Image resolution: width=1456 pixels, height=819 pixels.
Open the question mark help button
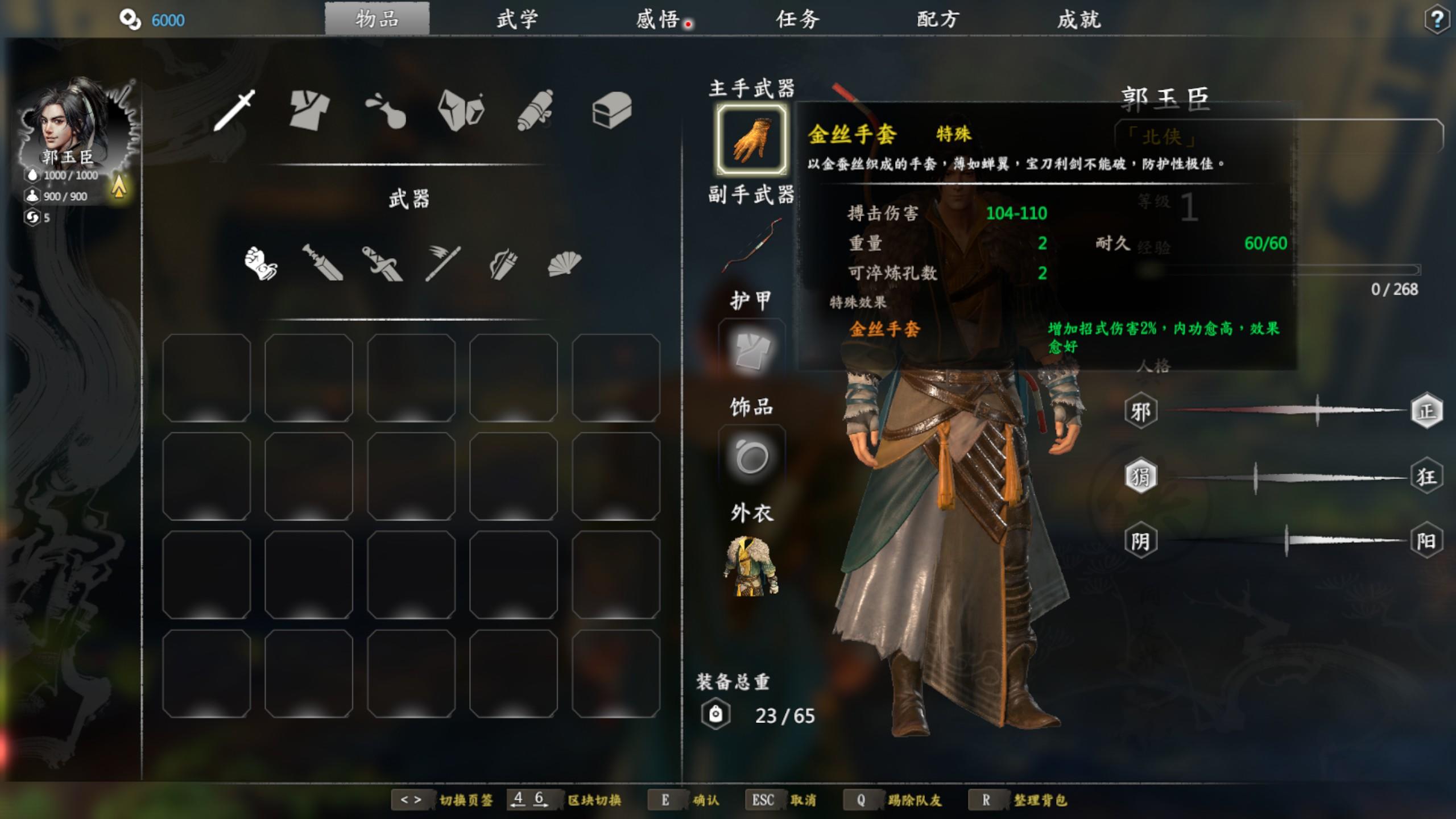(x=1437, y=20)
